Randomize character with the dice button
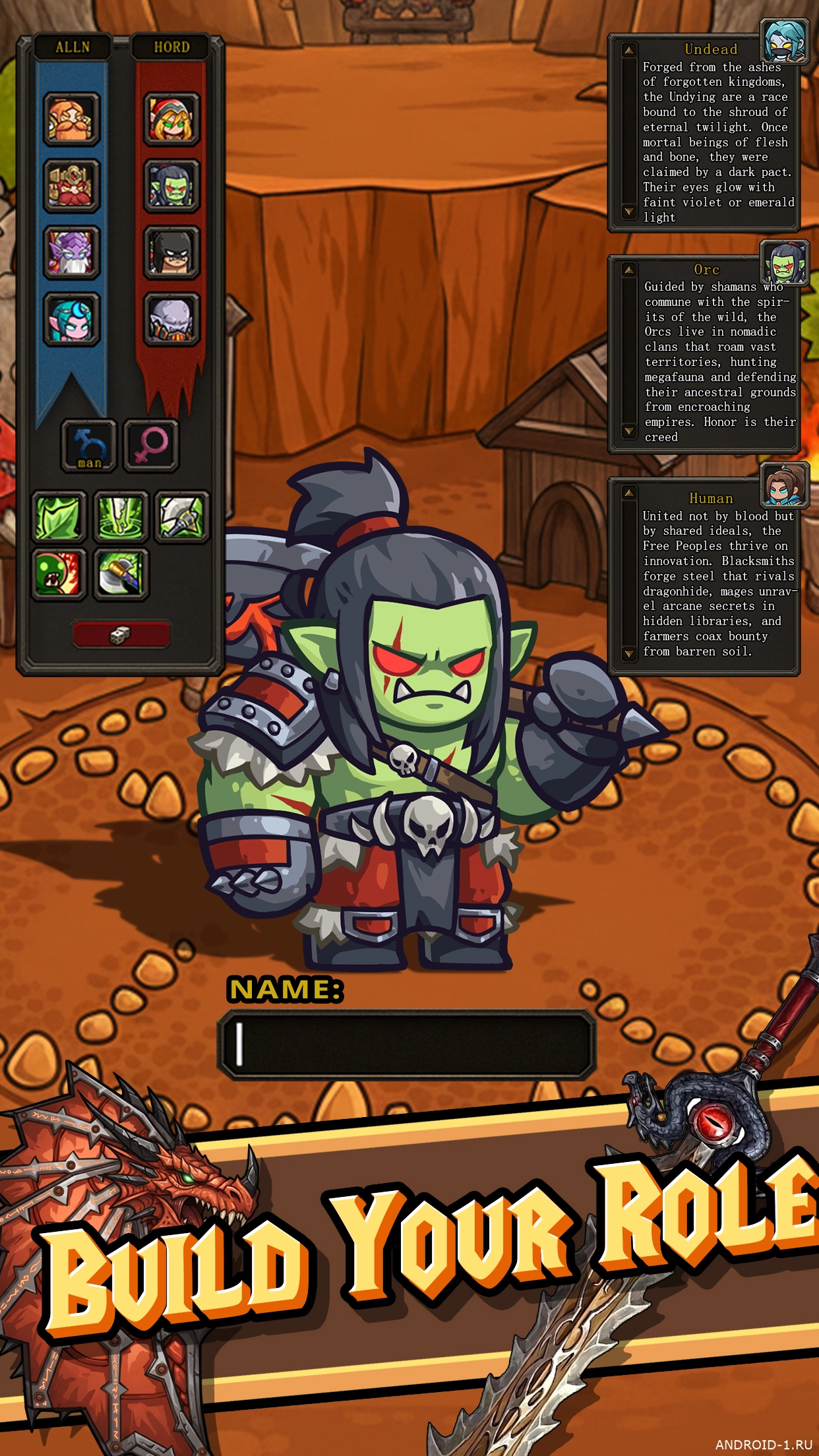 pyautogui.click(x=121, y=634)
